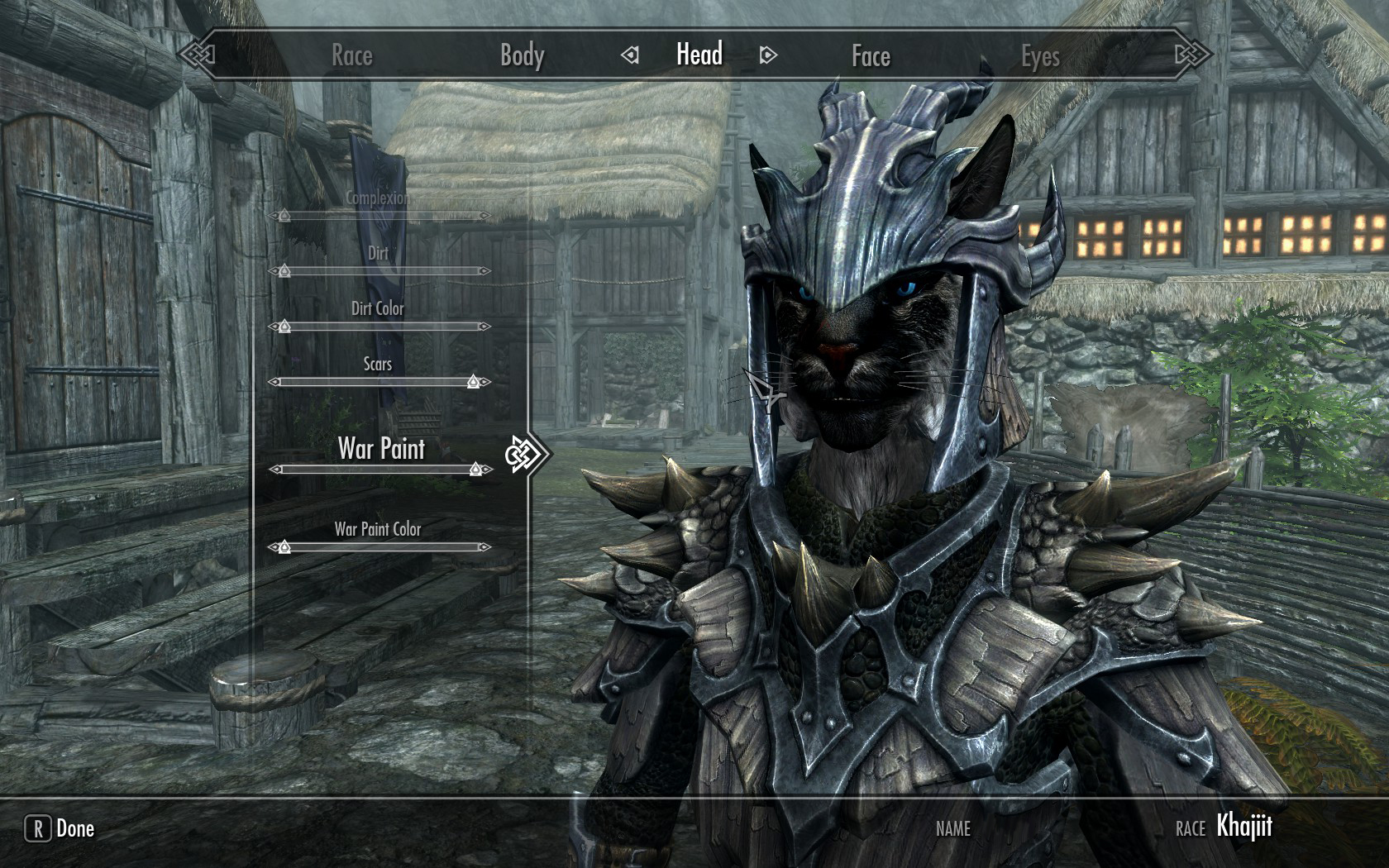
Task: Open the Eyes category tab
Action: [1040, 55]
